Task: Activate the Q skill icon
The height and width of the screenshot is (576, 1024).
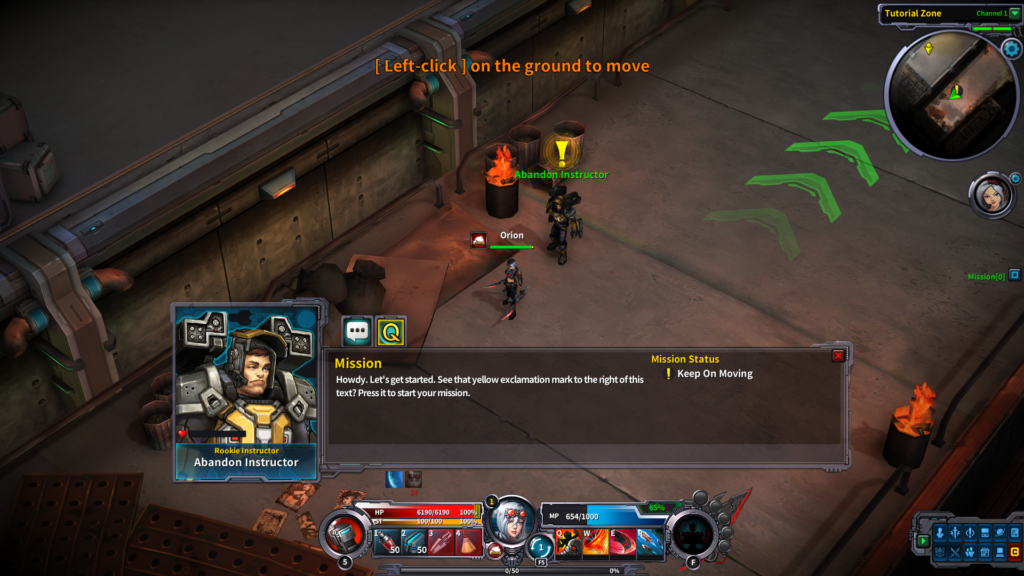Action: pos(569,542)
